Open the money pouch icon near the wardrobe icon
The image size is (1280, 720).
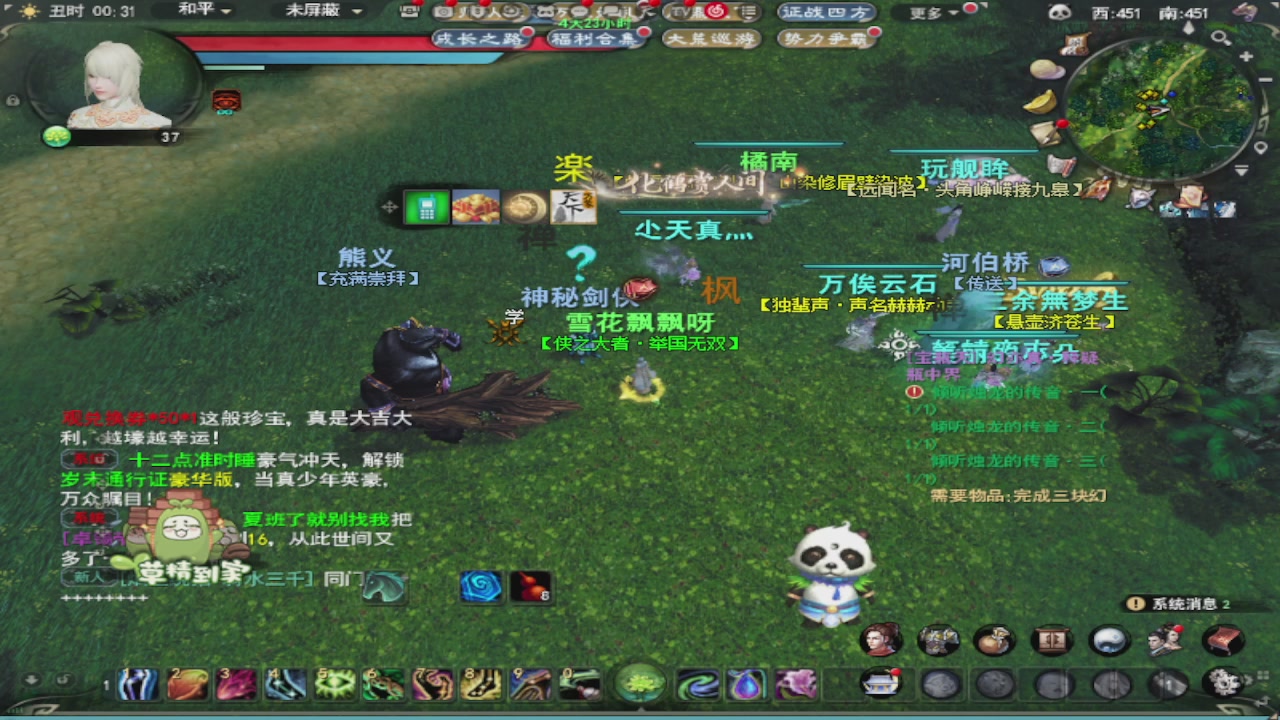(992, 640)
